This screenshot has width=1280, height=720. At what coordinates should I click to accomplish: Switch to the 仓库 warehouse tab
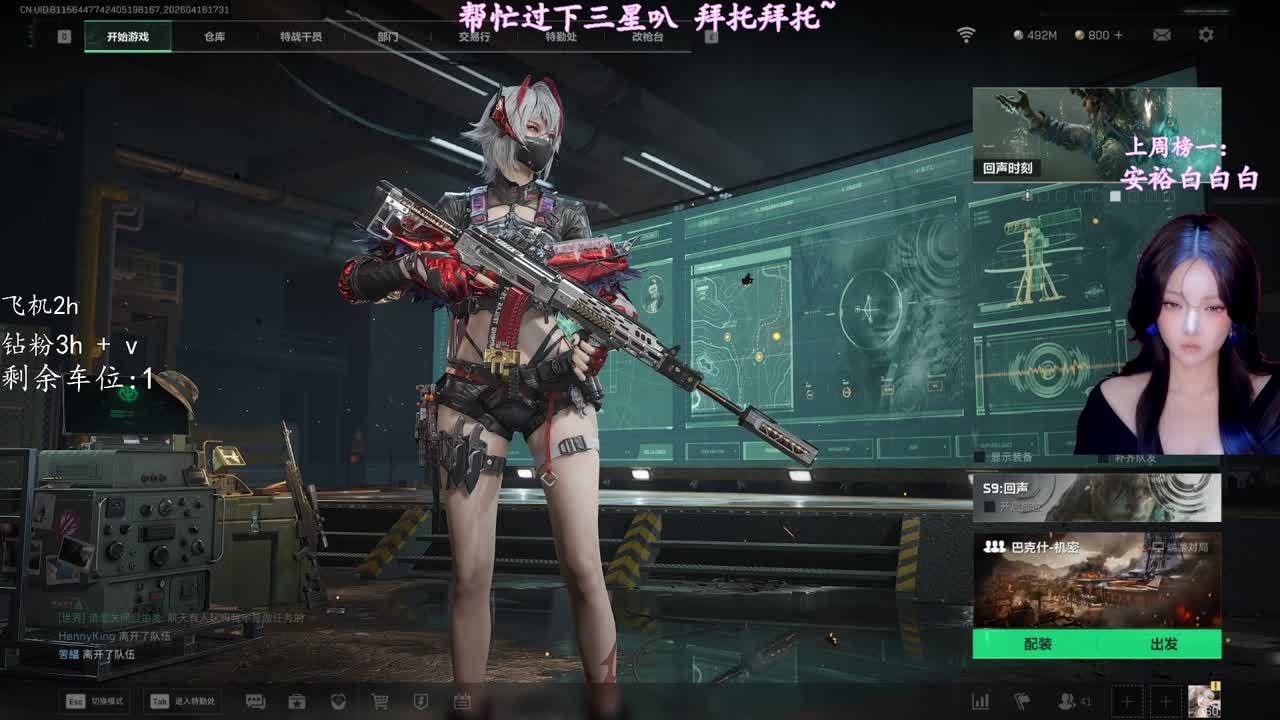214,37
